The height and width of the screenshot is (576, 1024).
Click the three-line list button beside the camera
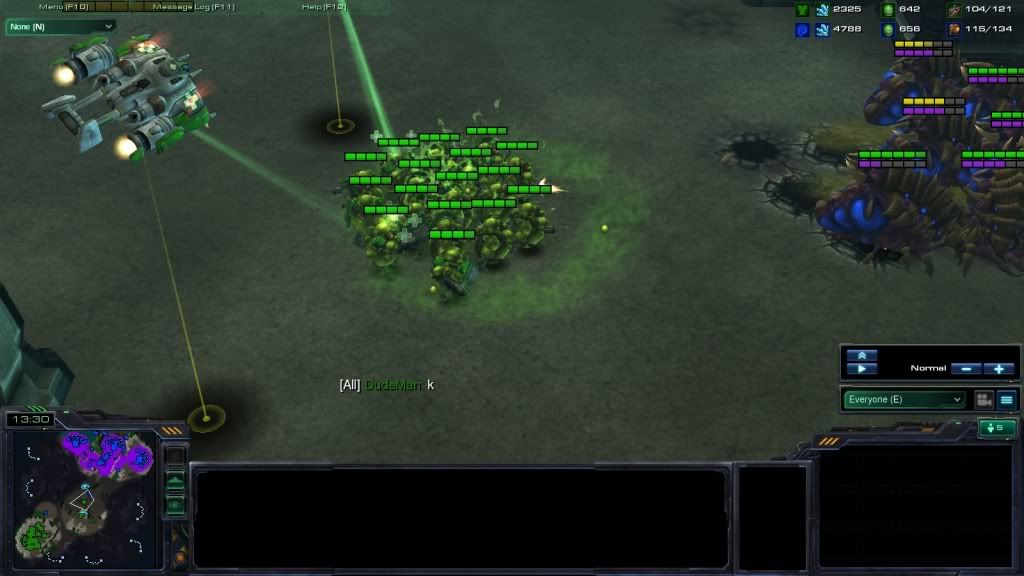coord(1007,400)
